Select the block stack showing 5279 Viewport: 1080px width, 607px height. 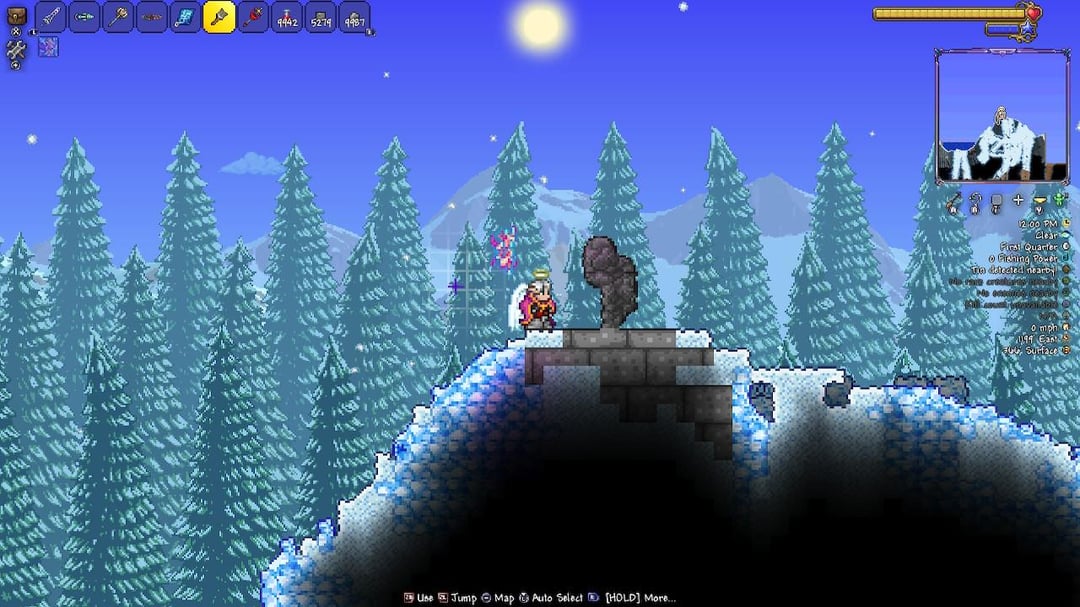click(320, 17)
